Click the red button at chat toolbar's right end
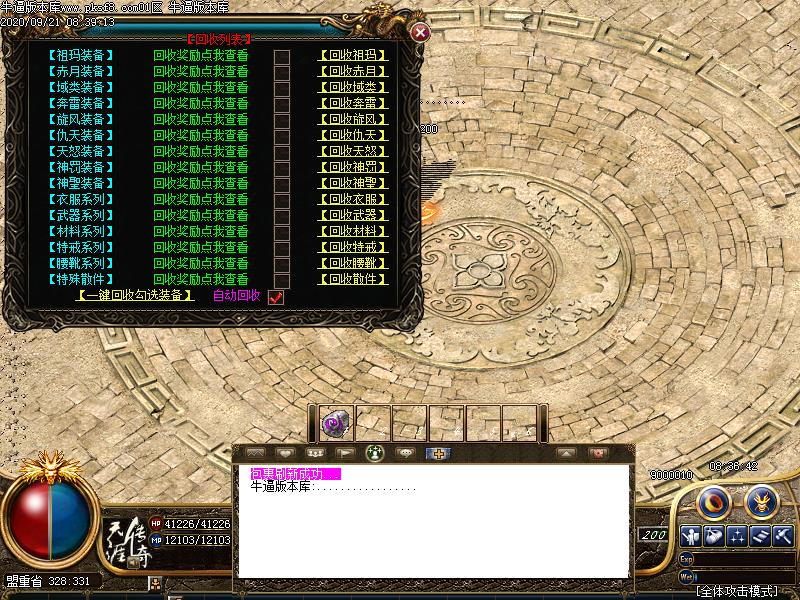The height and width of the screenshot is (600, 800). [598, 453]
